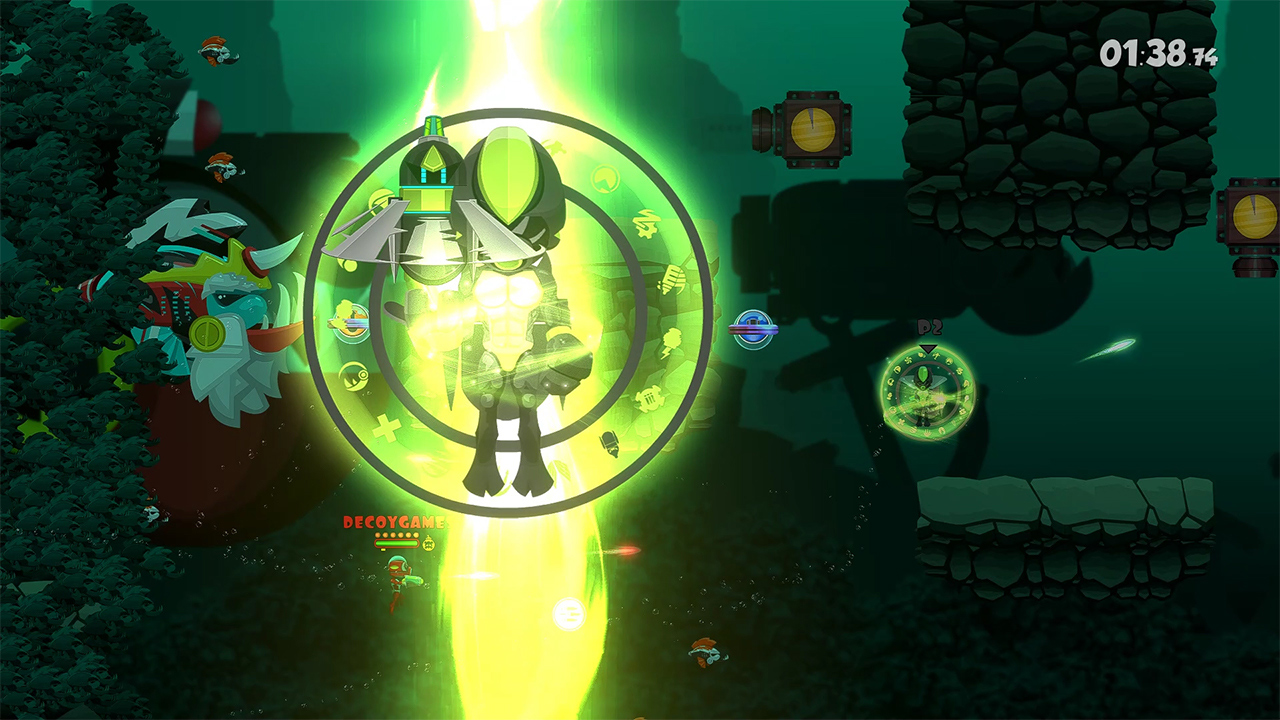1280x720 pixels.
Task: Click the comb icon on the wheel's right side
Action: (x=673, y=278)
